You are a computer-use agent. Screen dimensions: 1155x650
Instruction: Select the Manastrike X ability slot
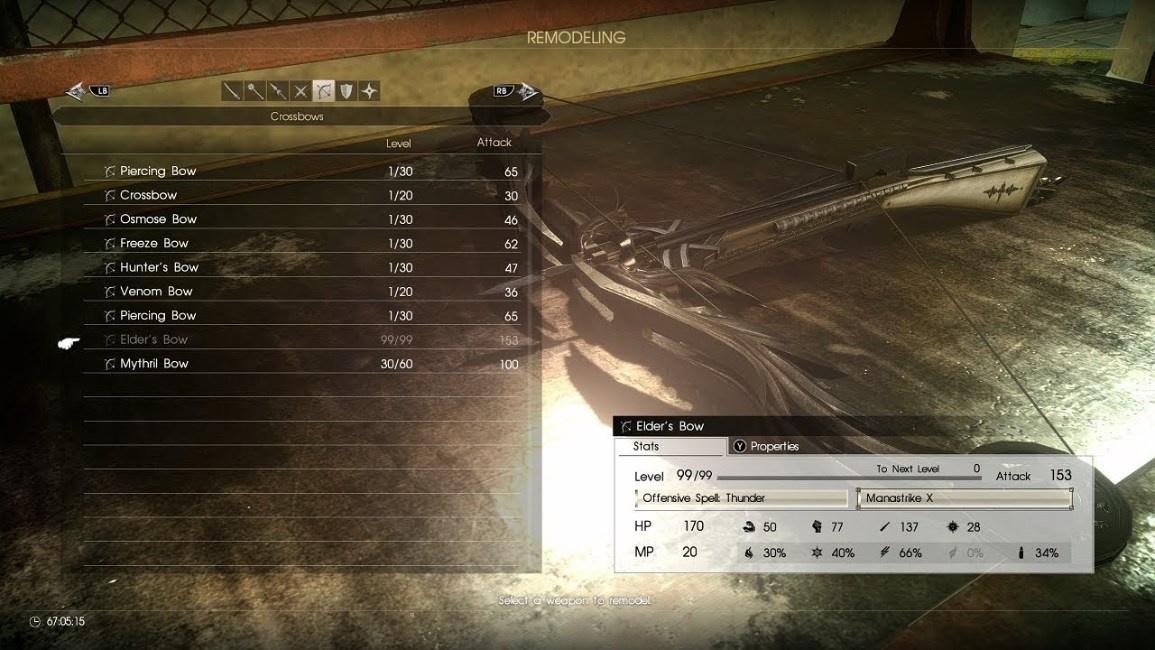pos(964,498)
